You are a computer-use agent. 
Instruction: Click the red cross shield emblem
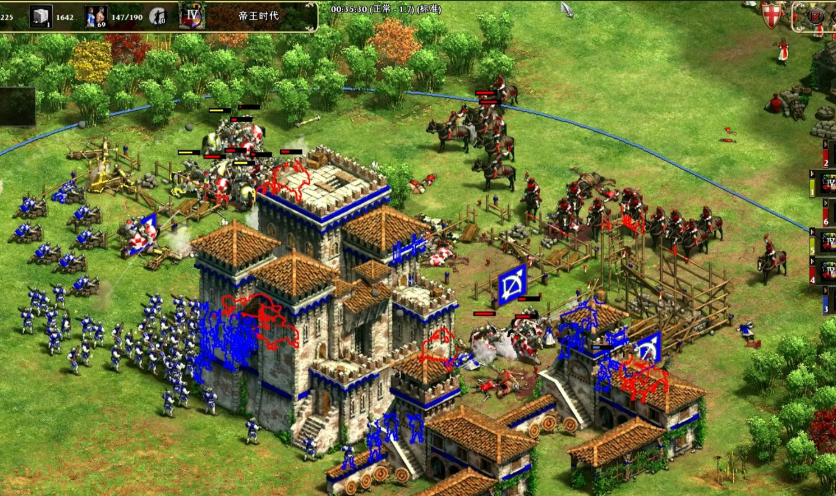coord(772,15)
